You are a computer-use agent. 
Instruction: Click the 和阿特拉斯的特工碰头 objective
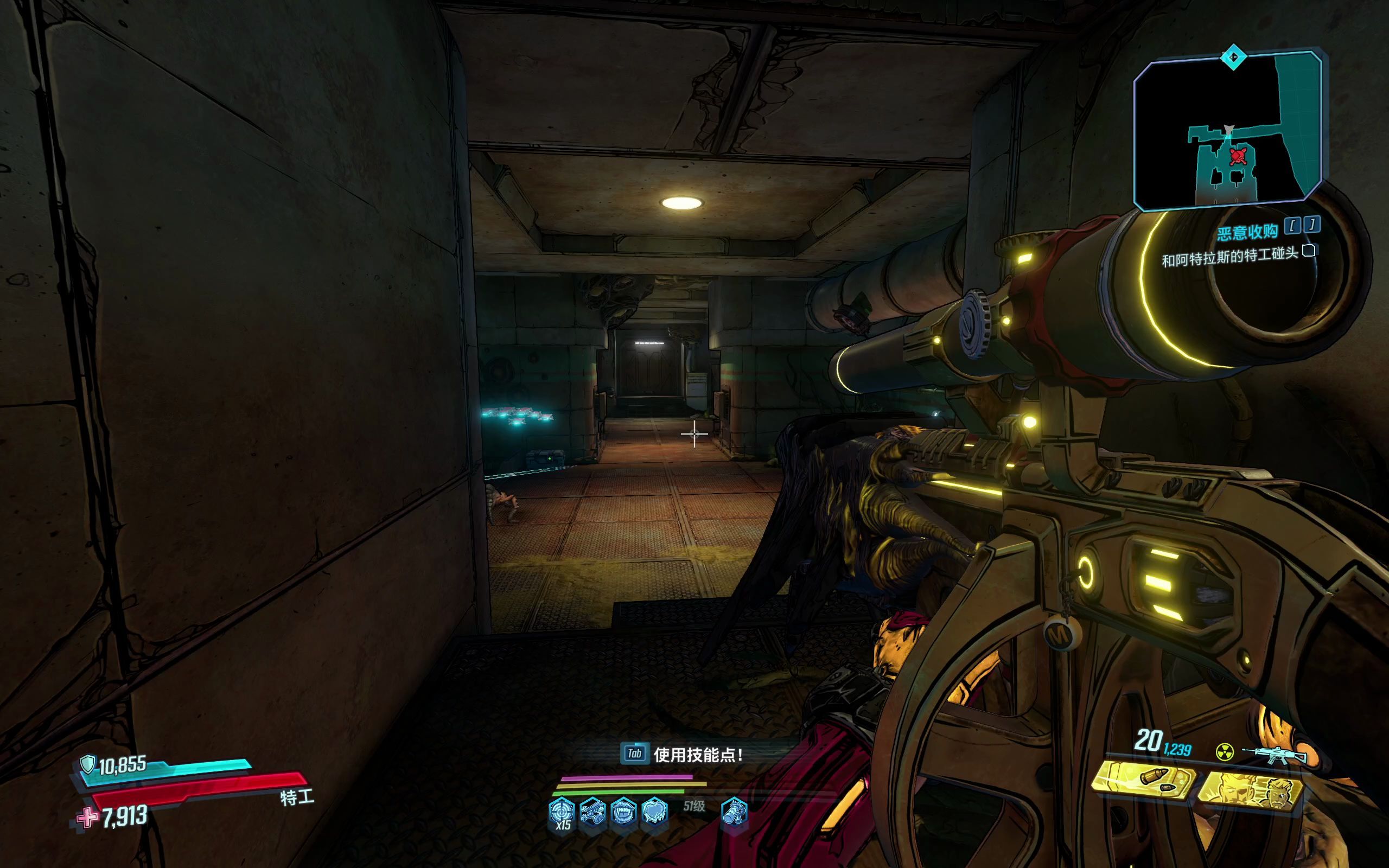(x=1229, y=257)
